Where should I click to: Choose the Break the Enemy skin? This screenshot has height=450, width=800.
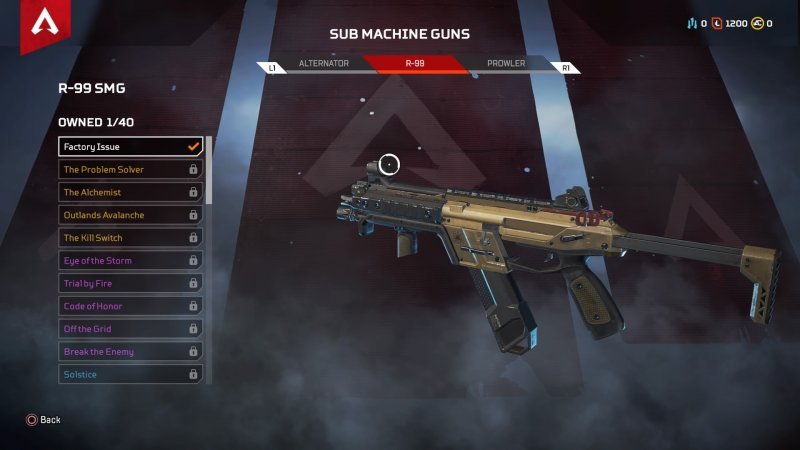click(x=130, y=352)
